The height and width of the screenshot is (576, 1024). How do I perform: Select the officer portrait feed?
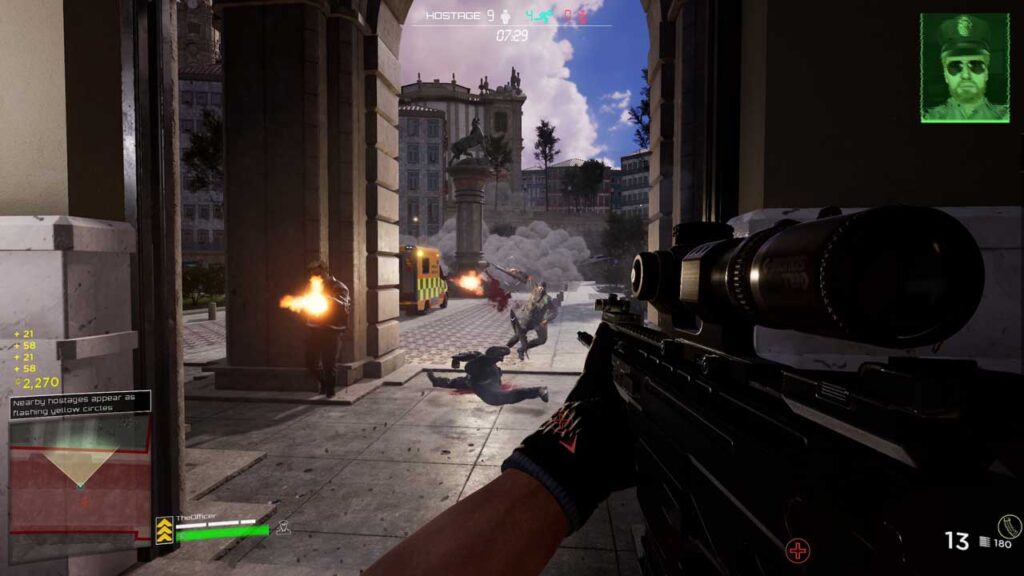(964, 67)
